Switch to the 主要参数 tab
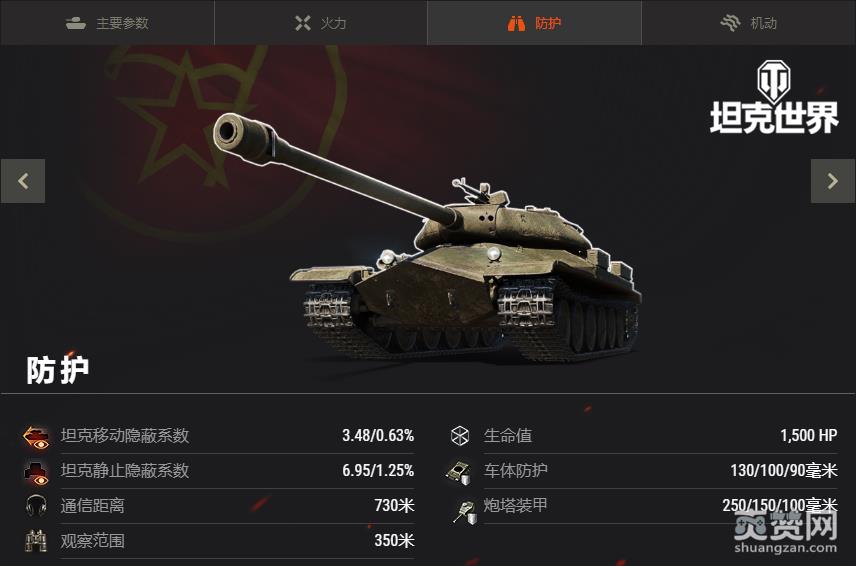 tap(107, 23)
